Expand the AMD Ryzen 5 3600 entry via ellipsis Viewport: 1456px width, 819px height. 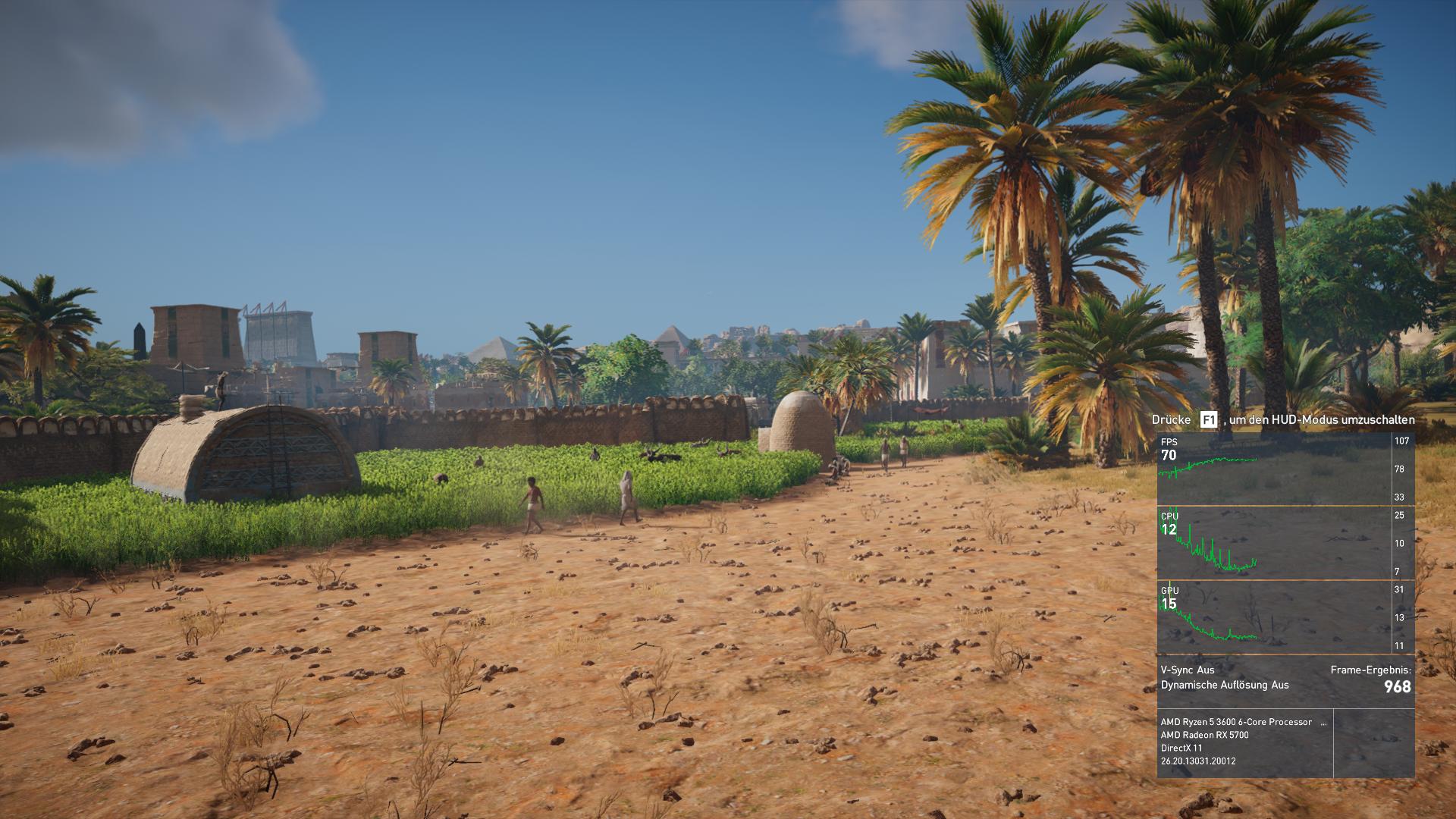pyautogui.click(x=1326, y=722)
